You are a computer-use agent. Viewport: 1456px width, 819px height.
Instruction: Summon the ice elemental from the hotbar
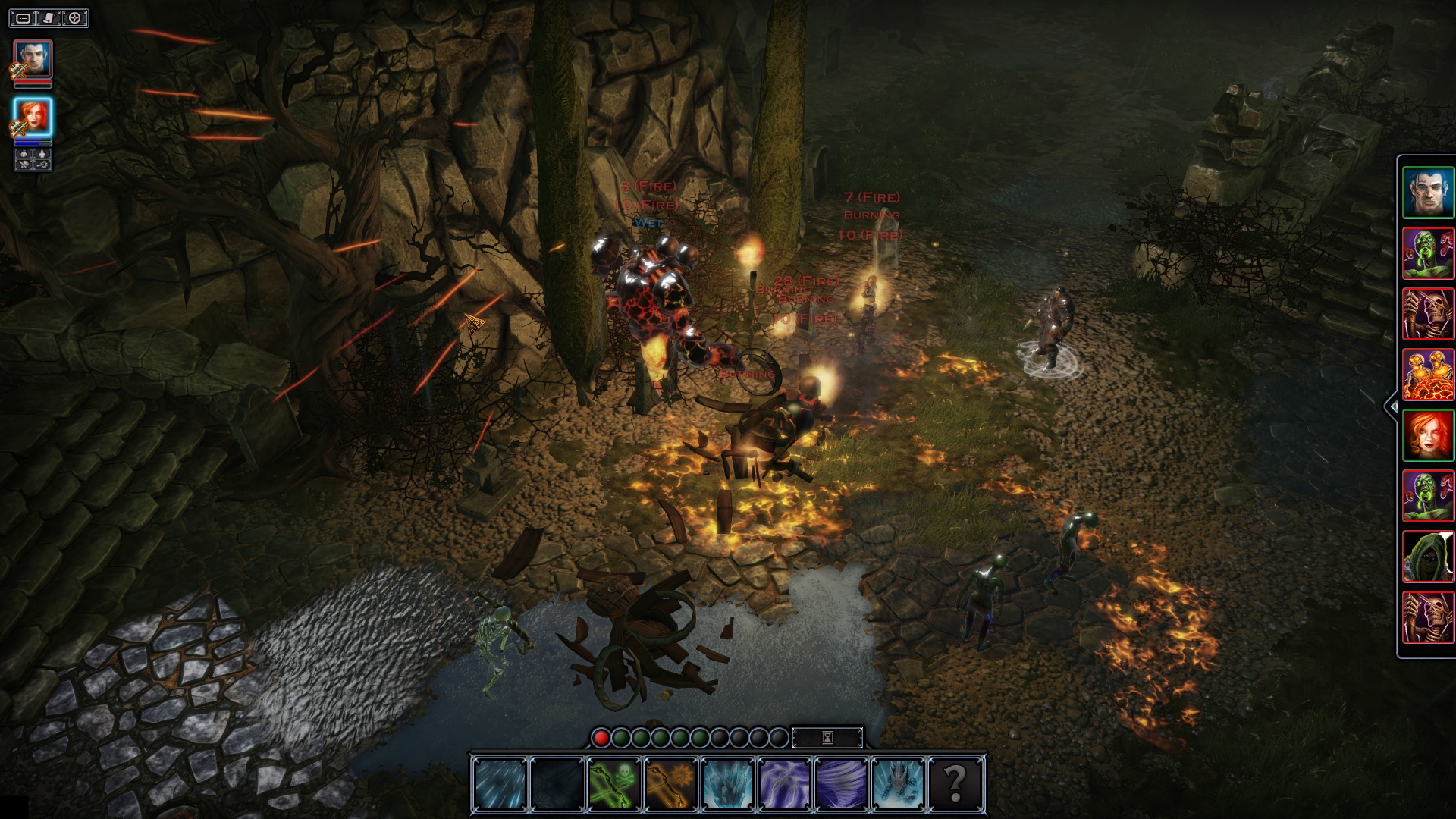[899, 783]
